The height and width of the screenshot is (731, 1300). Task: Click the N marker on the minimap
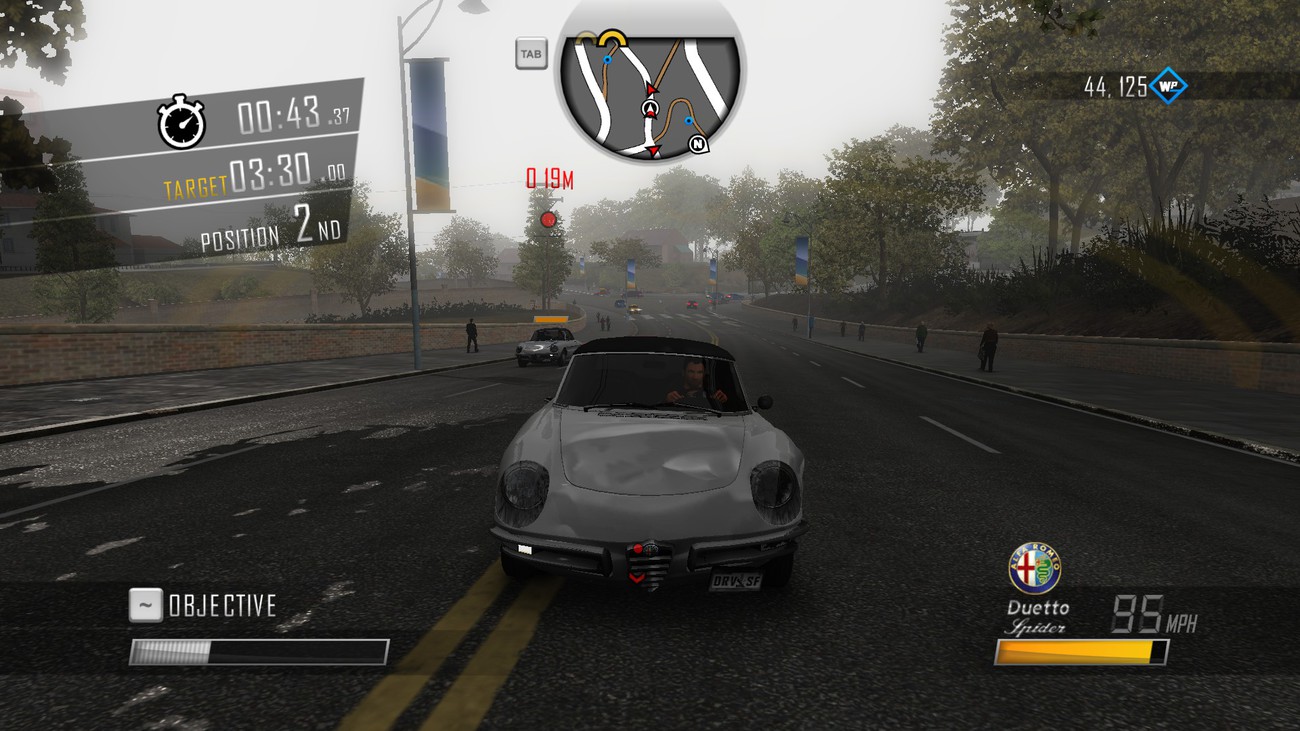pos(698,146)
